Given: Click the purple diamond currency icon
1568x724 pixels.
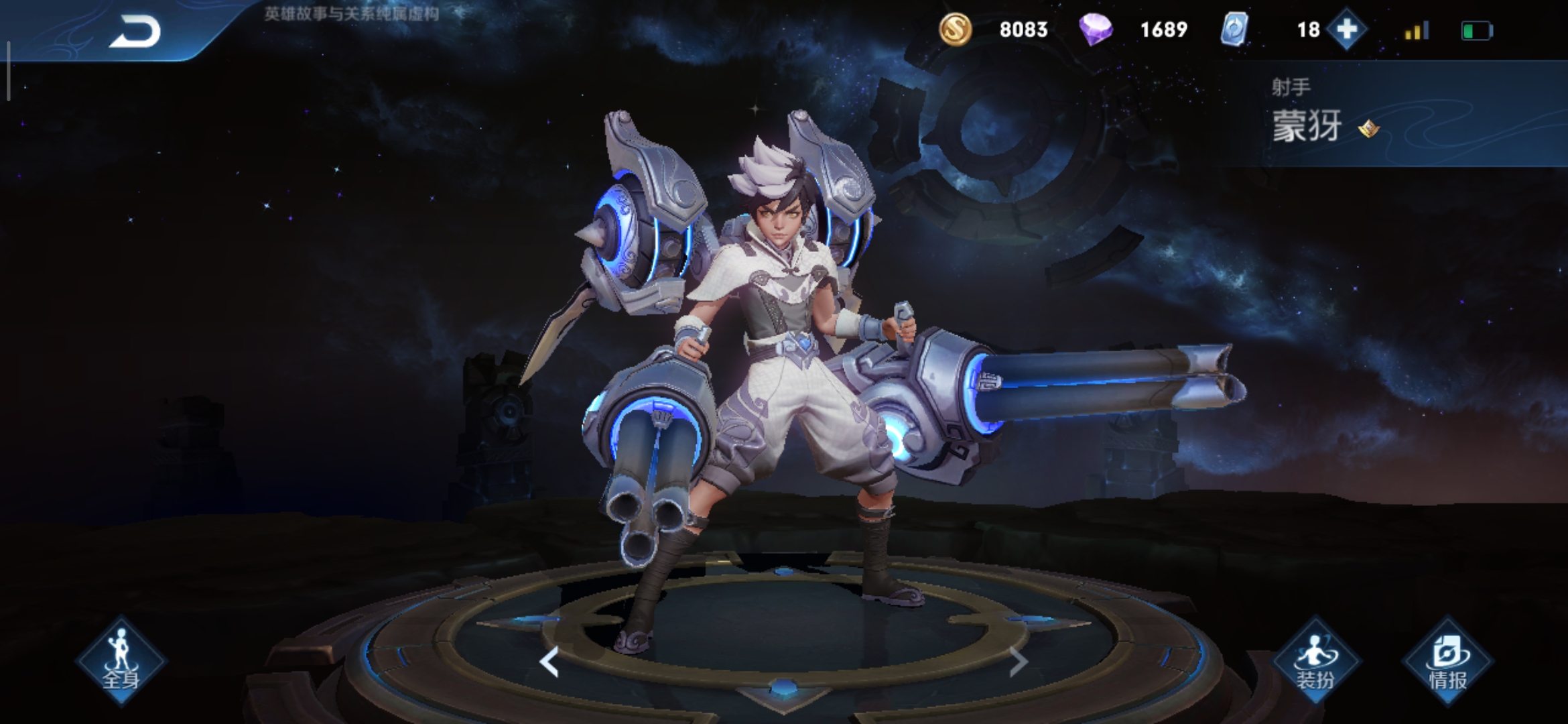Looking at the screenshot, I should (1096, 29).
